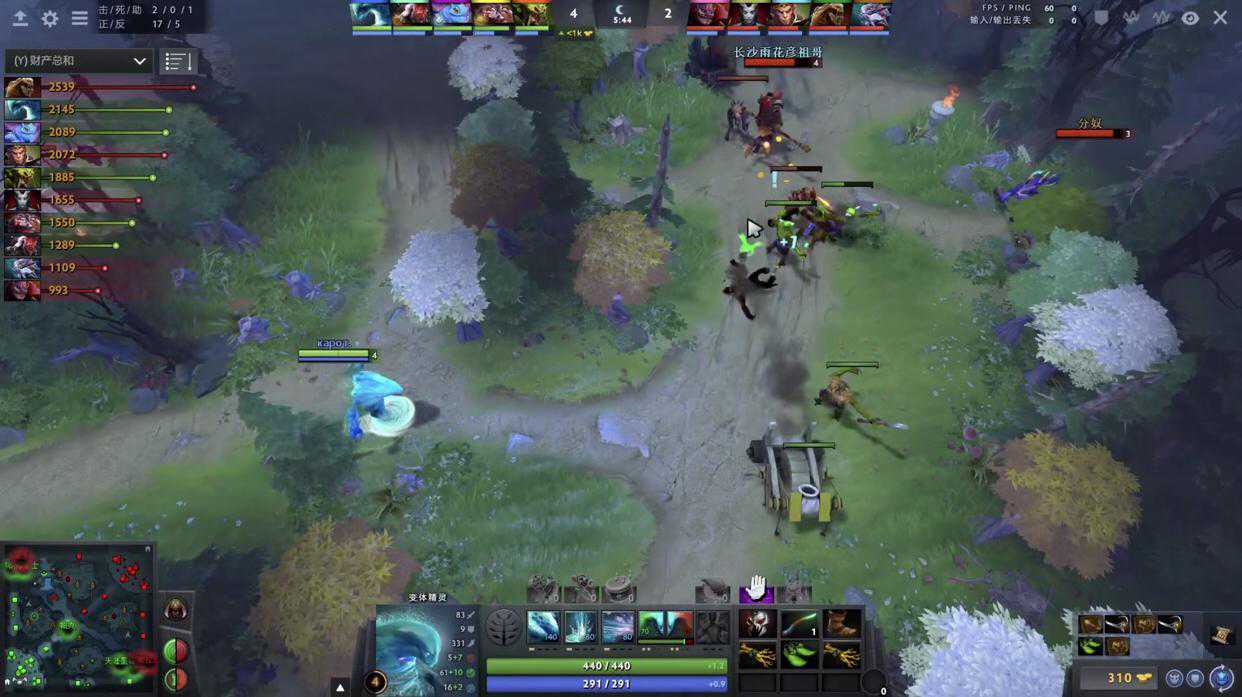
Task: Select the boots item slot
Action: (x=842, y=624)
